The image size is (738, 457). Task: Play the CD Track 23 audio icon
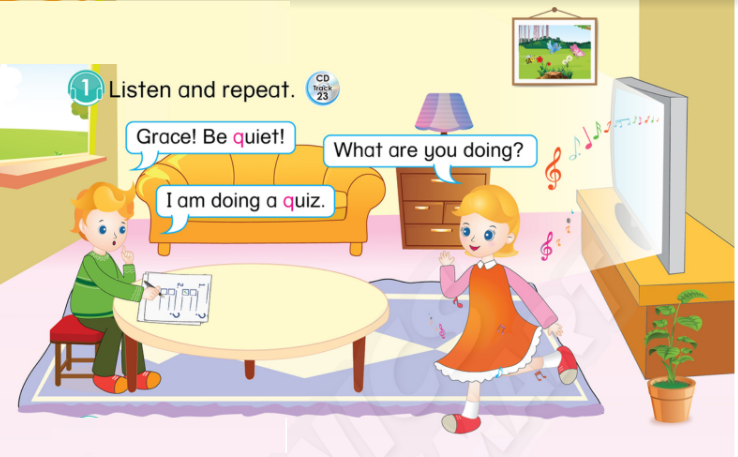322,87
